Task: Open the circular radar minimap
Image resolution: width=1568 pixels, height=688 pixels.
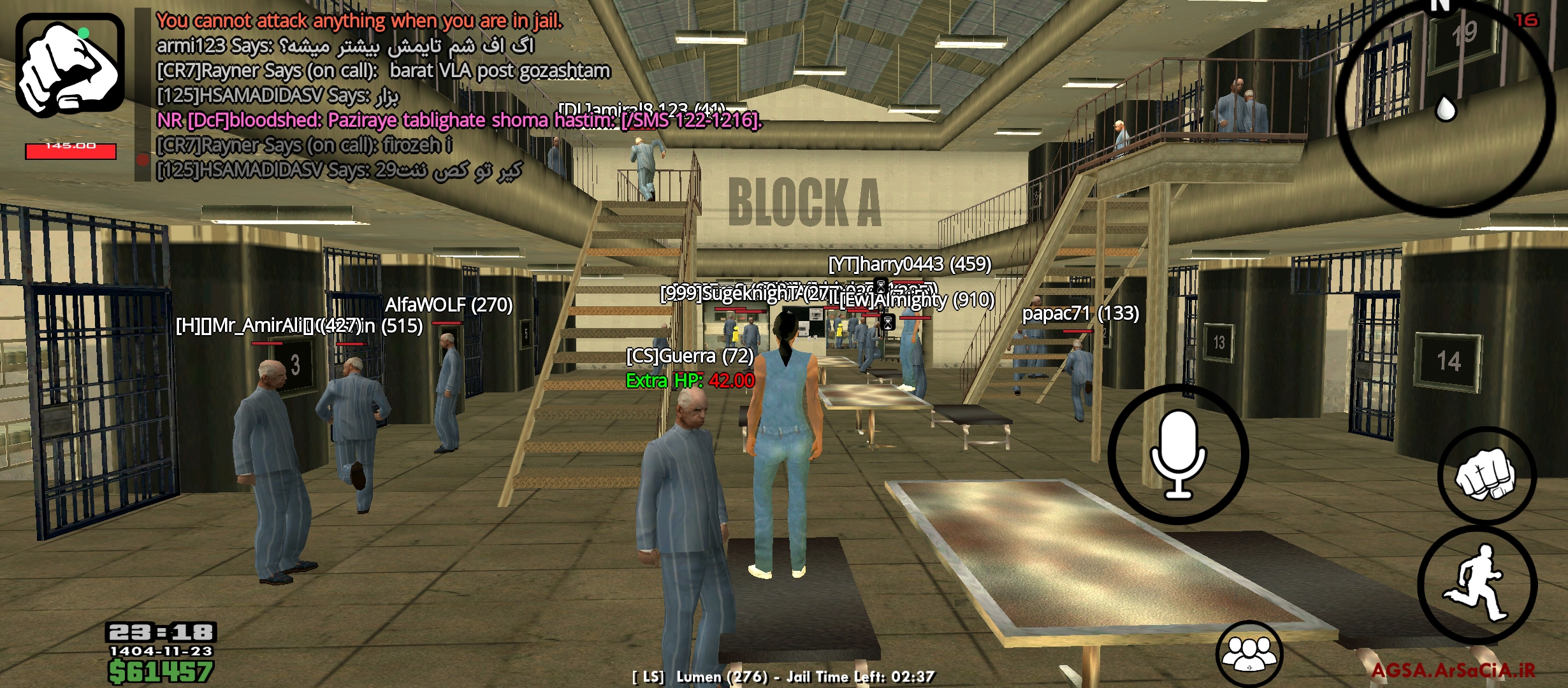Action: 1446,108
